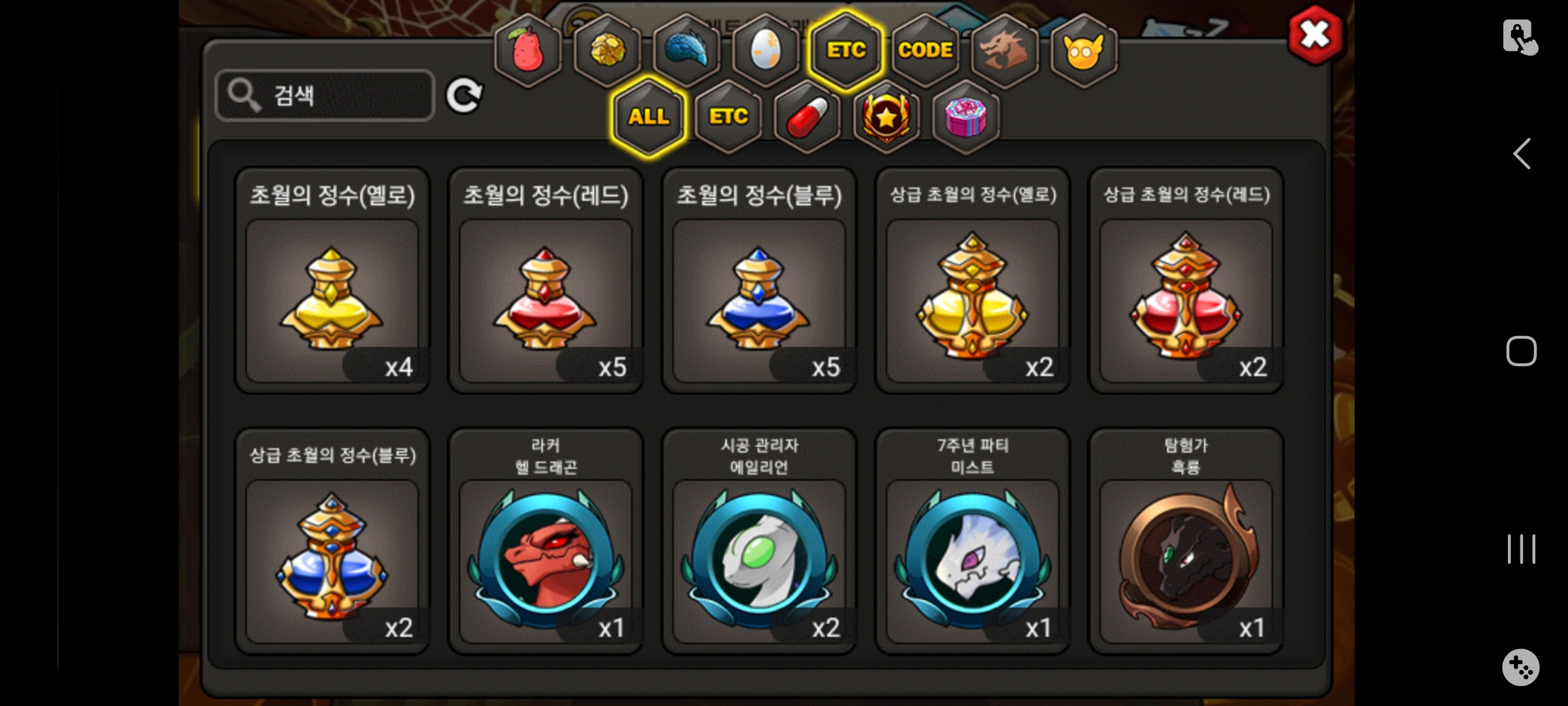Switch to the CODE tab

point(925,50)
